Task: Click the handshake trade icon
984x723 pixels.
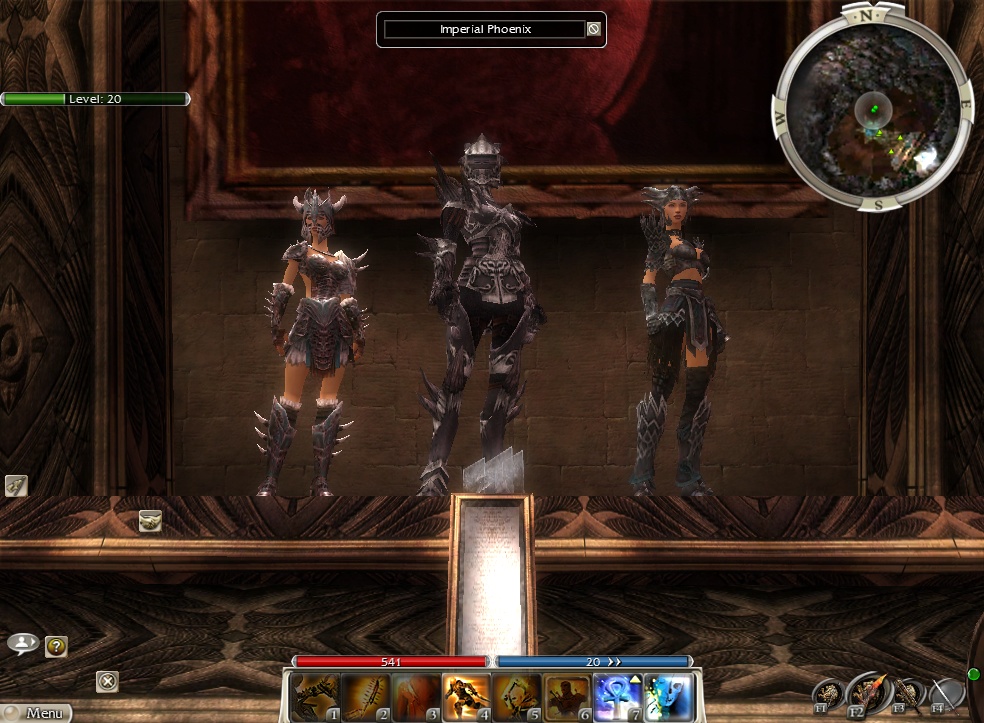Action: (150, 520)
